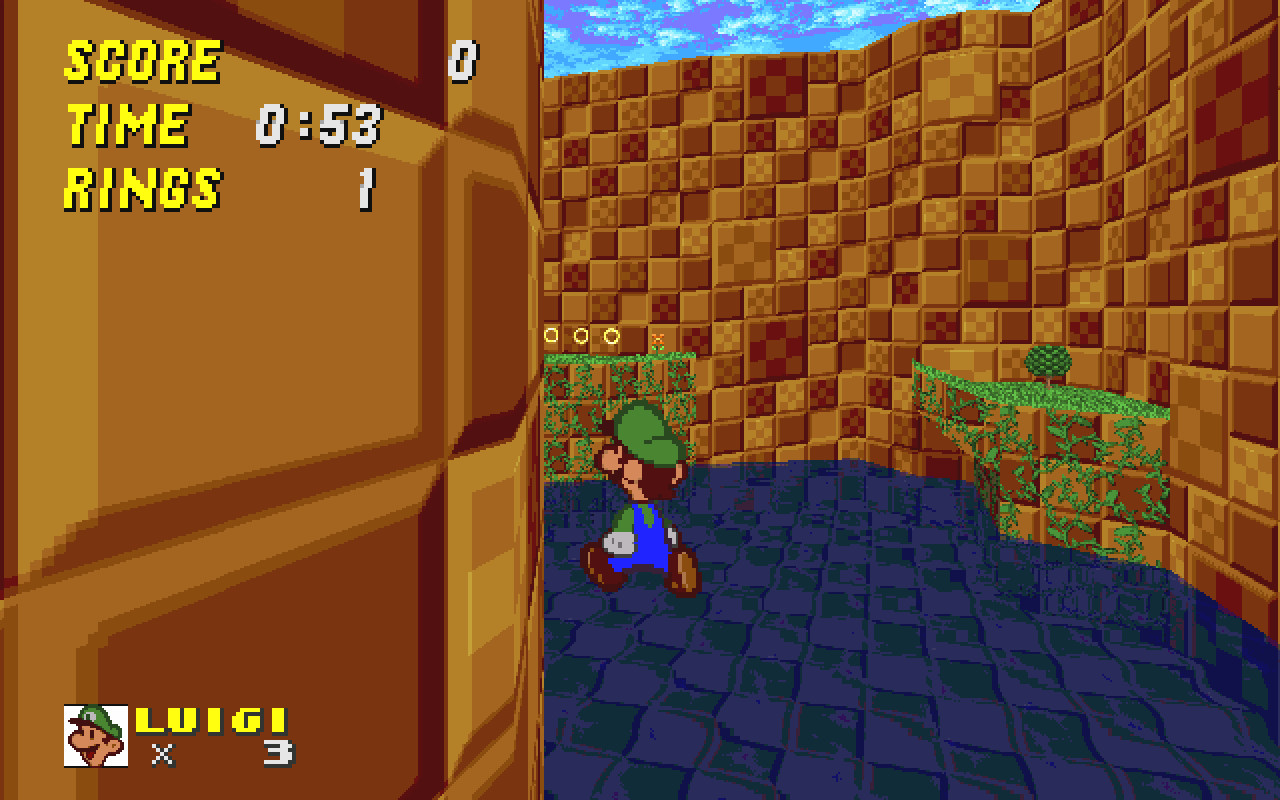Click Luigi's green cap
The image size is (1280, 800).
[x=640, y=428]
